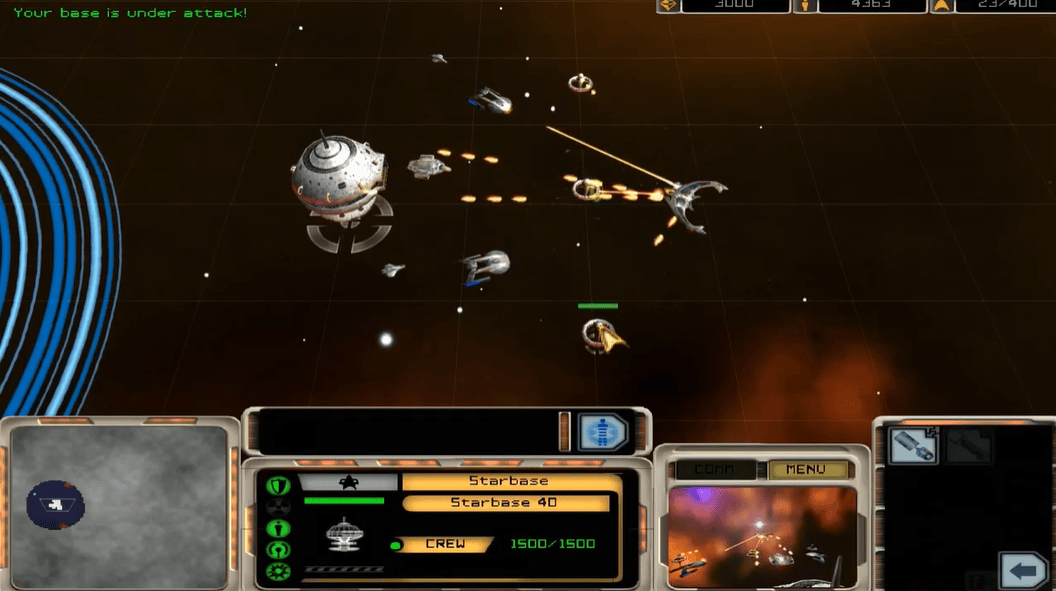The width and height of the screenshot is (1056, 591).
Task: Select the green shield status icon
Action: [277, 485]
